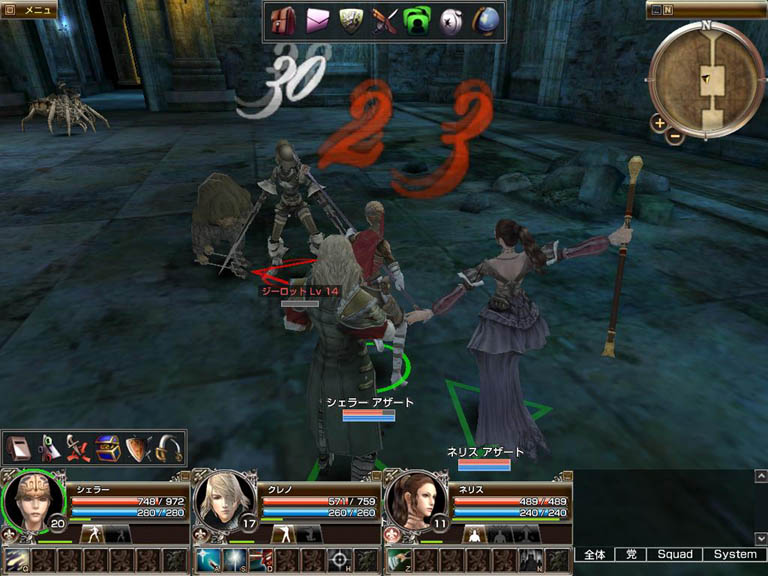768x576 pixels.
Task: Activate クレノ's crosshair target skill
Action: pos(339,560)
